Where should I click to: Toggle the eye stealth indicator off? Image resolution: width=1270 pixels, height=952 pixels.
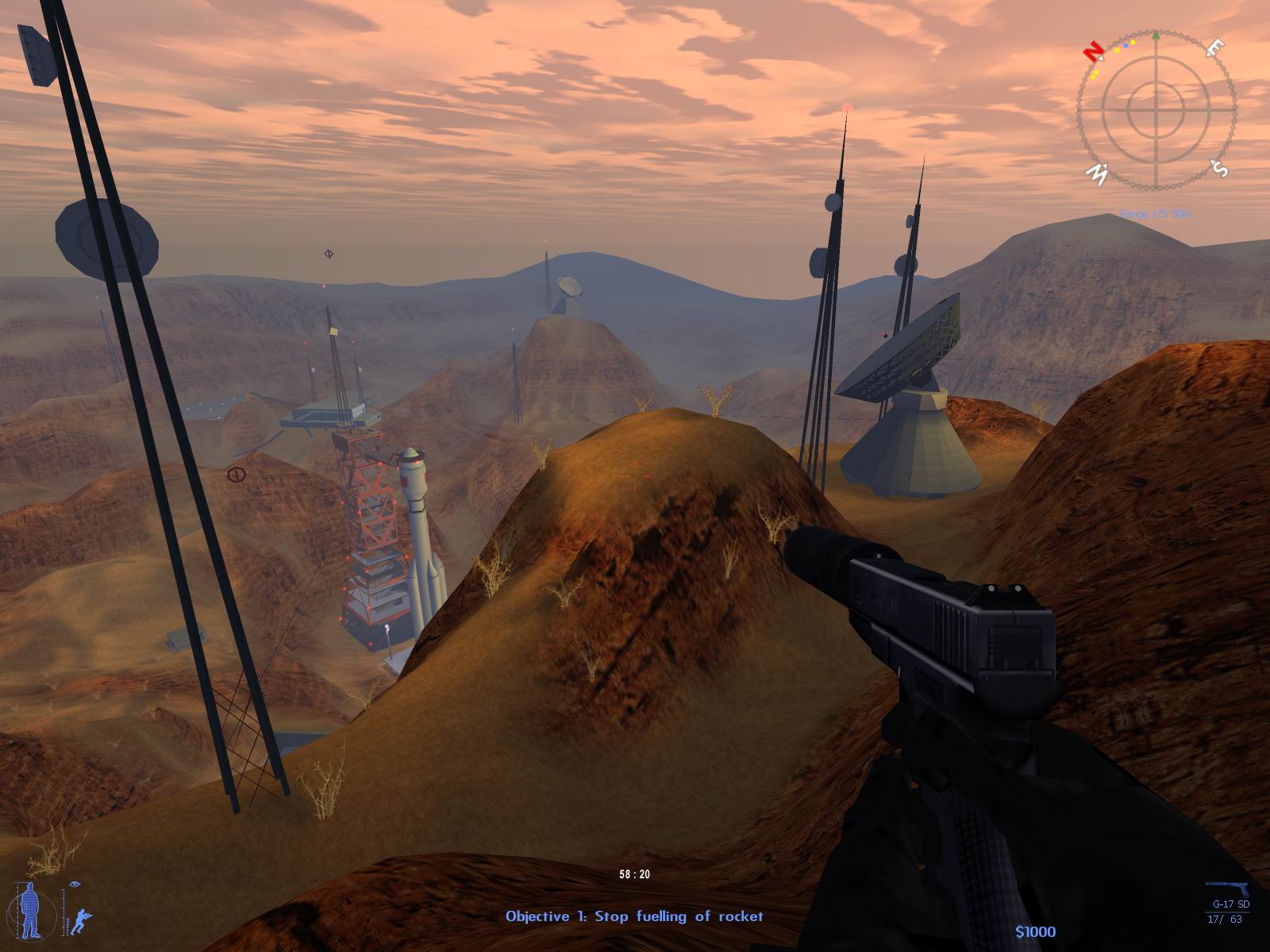(x=75, y=884)
